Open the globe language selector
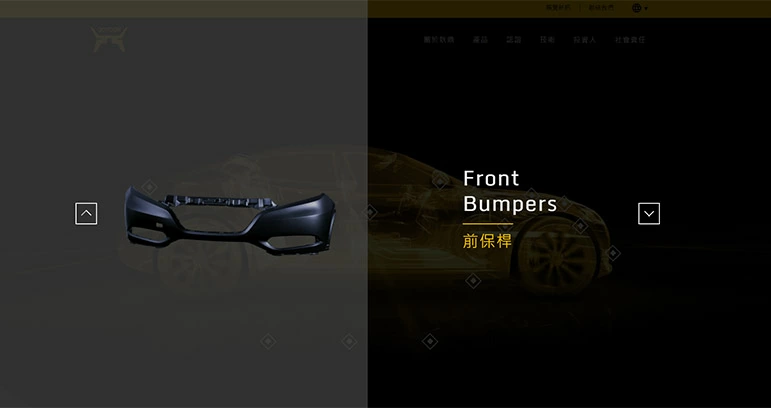The image size is (771, 408). (638, 8)
